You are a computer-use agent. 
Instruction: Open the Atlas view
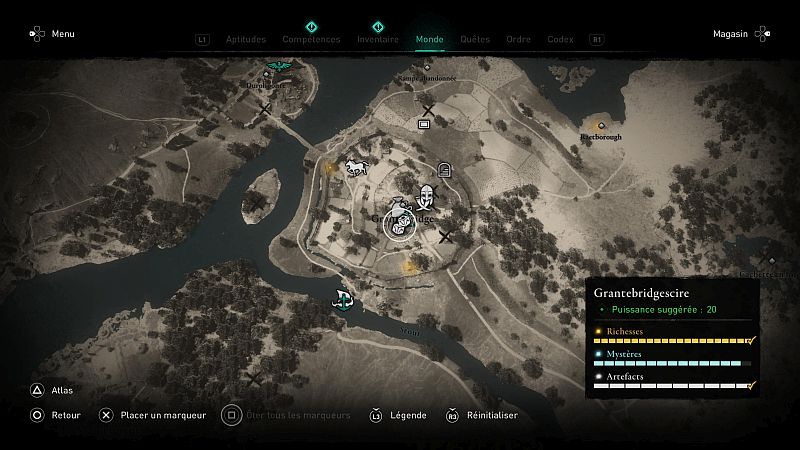coord(52,391)
